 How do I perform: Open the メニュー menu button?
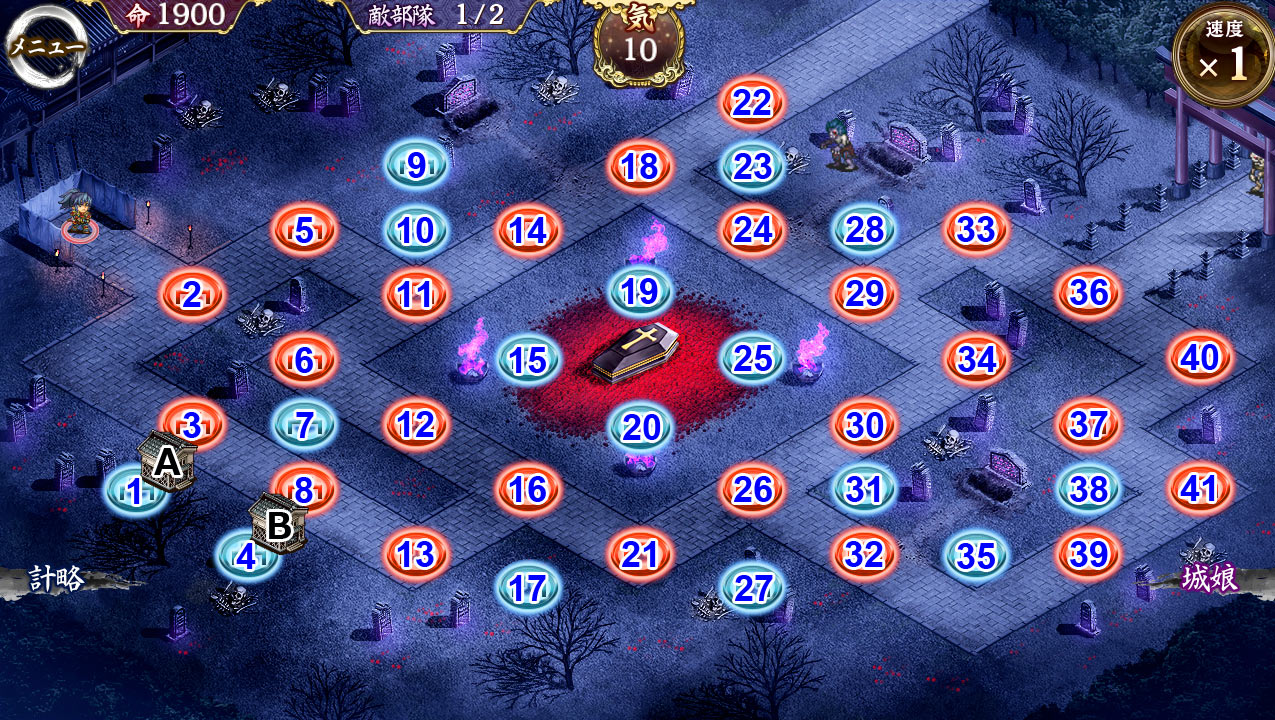point(46,47)
